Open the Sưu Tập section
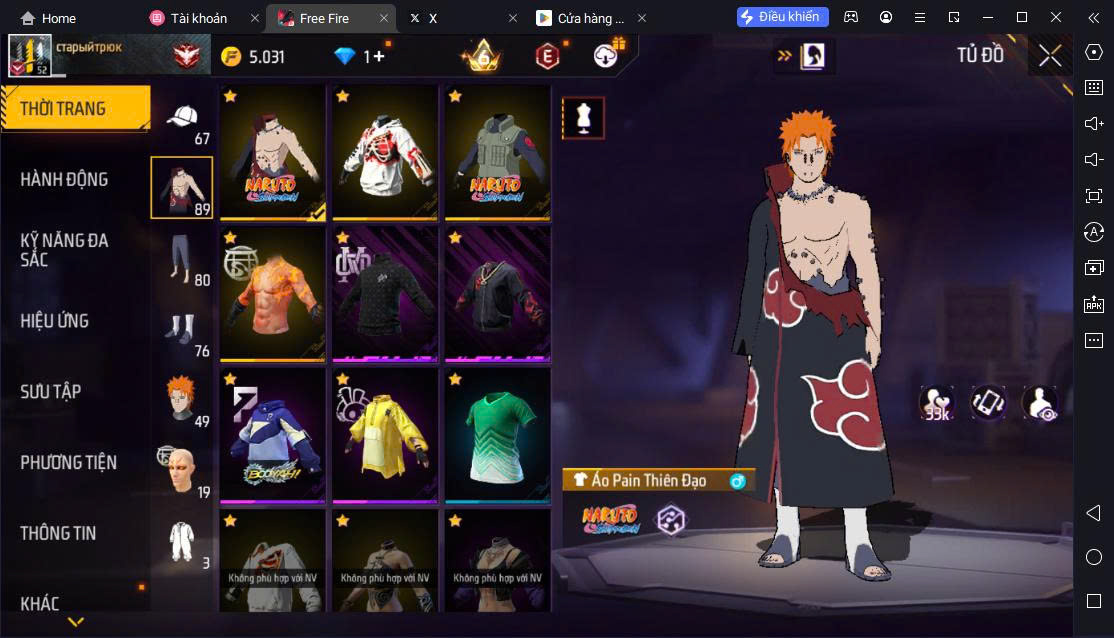 [51, 392]
